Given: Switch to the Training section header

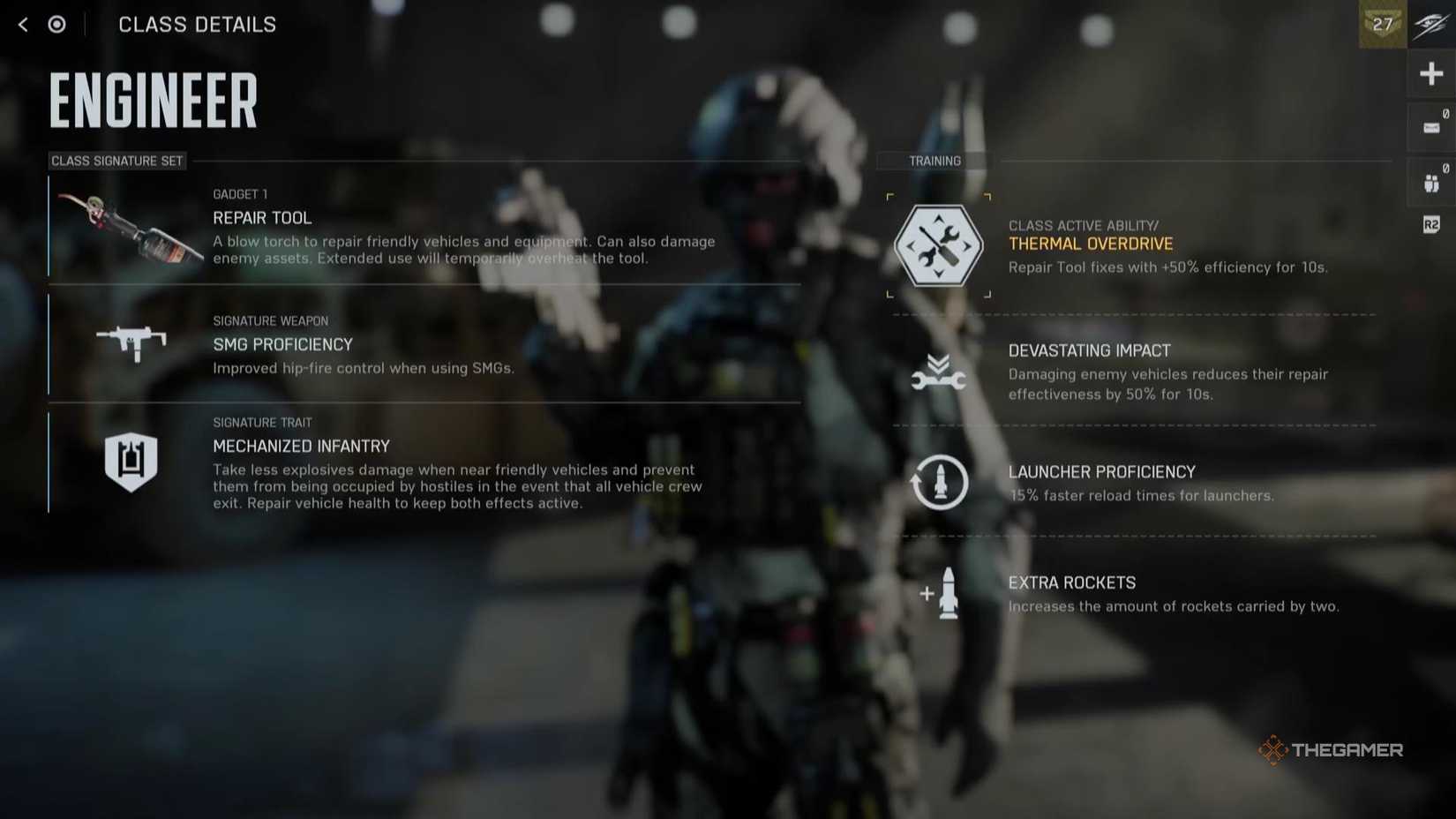Looking at the screenshot, I should [x=934, y=161].
